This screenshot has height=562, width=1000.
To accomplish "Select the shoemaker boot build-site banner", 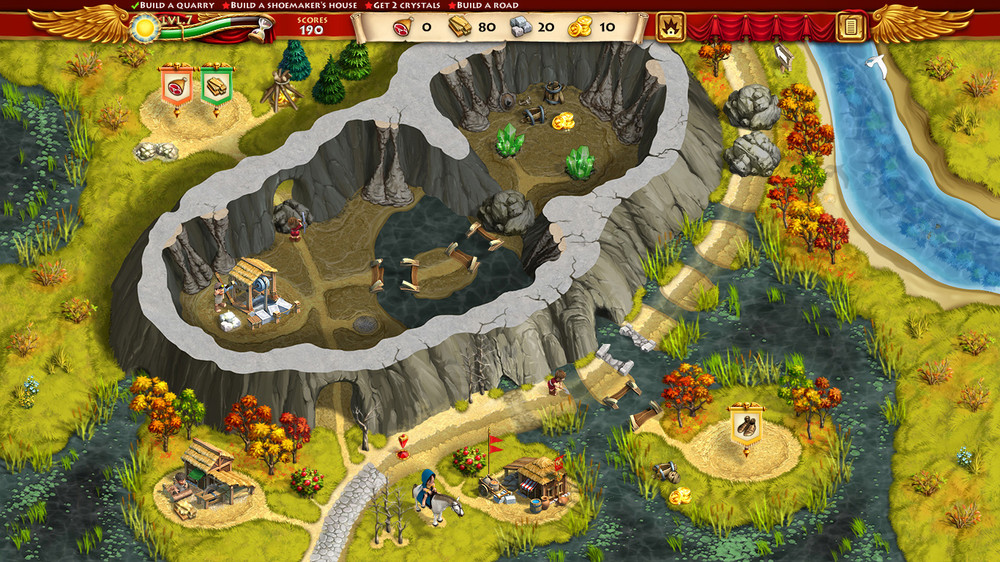I will 745,424.
